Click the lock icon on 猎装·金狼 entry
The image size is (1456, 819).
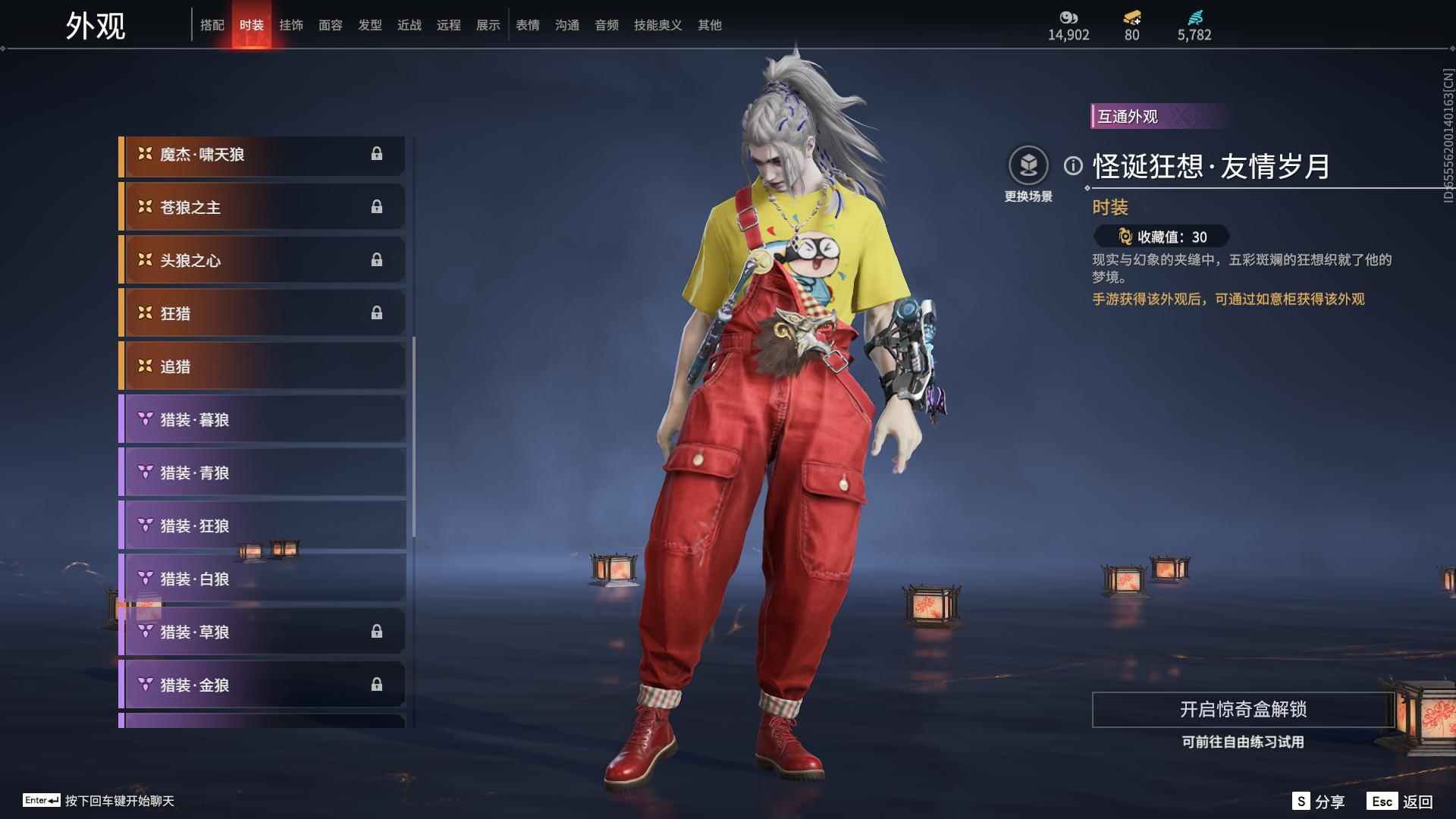378,684
